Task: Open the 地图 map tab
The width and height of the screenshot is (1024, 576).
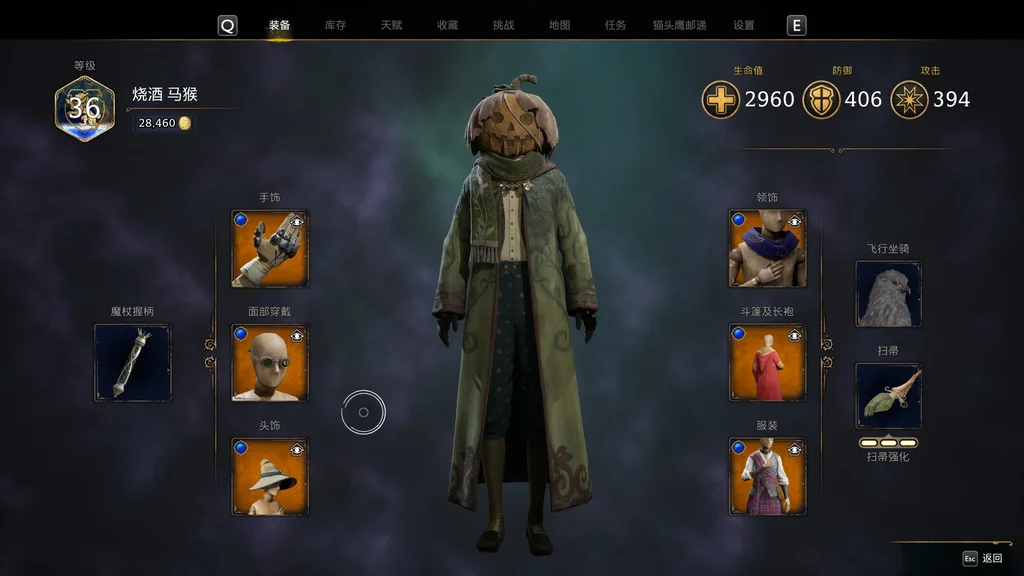Action: 559,25
